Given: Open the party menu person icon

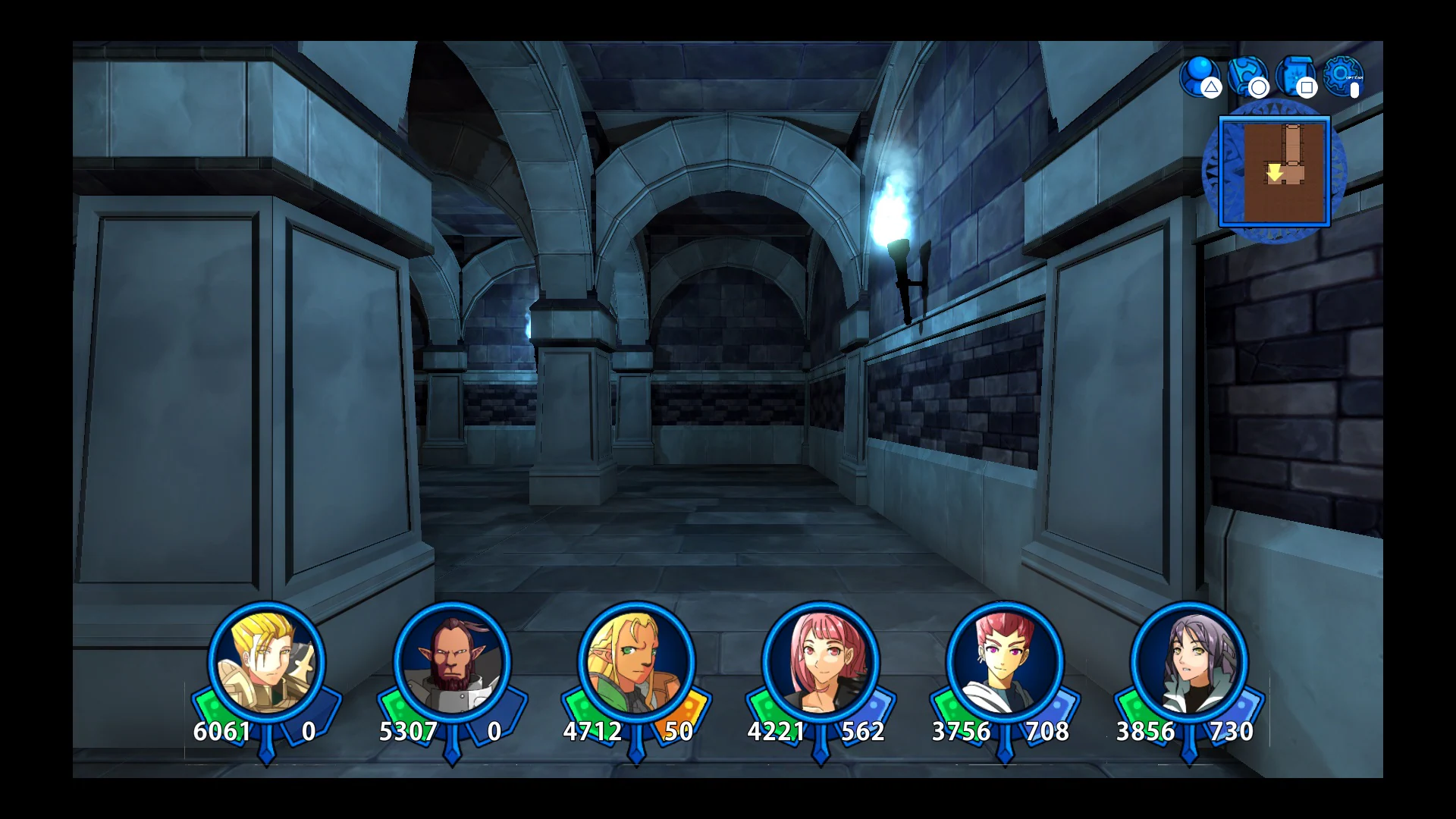Looking at the screenshot, I should [1200, 75].
